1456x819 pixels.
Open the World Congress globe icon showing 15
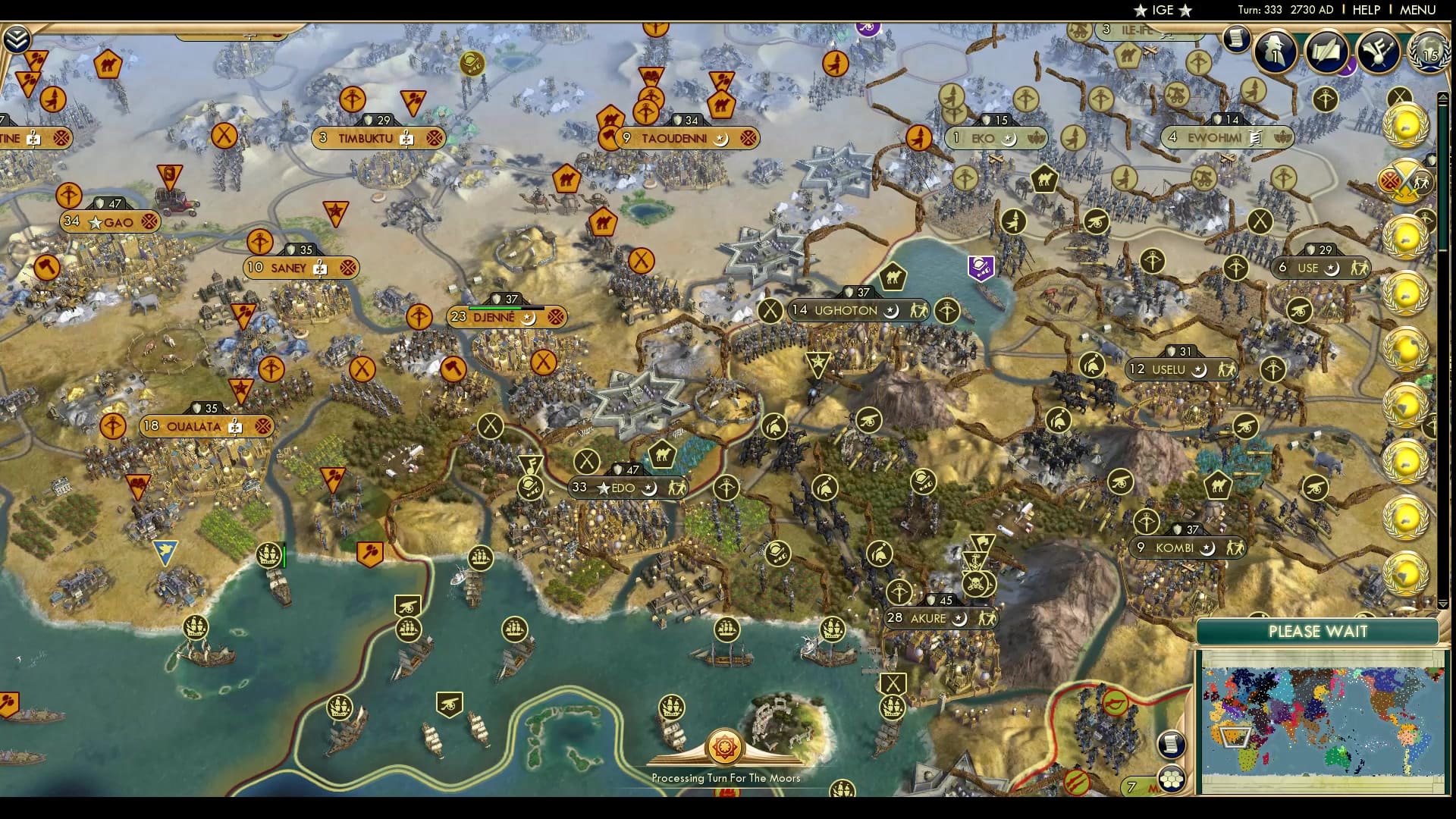coord(1429,55)
